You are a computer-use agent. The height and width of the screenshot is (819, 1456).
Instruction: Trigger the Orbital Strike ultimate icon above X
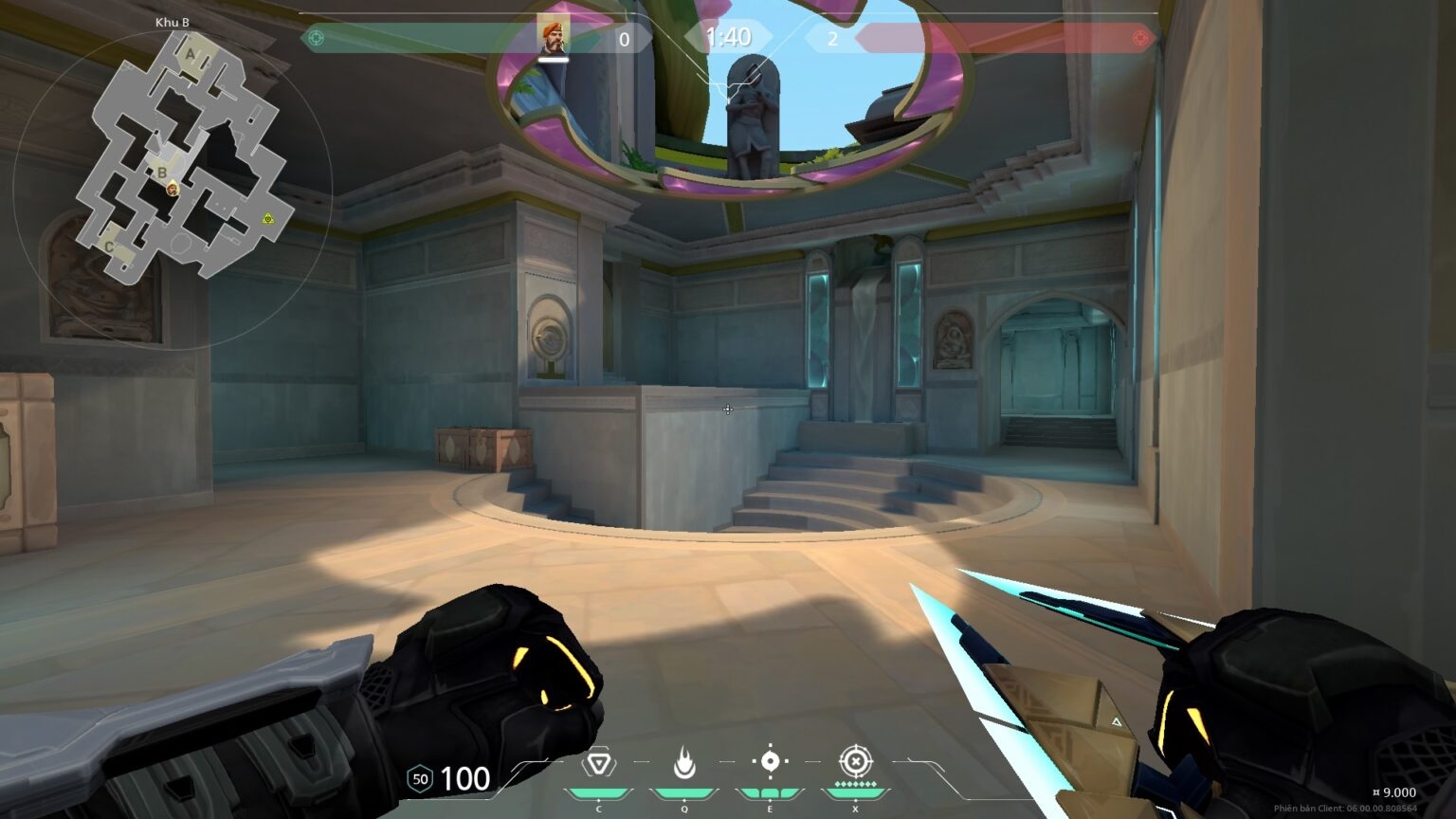click(856, 762)
